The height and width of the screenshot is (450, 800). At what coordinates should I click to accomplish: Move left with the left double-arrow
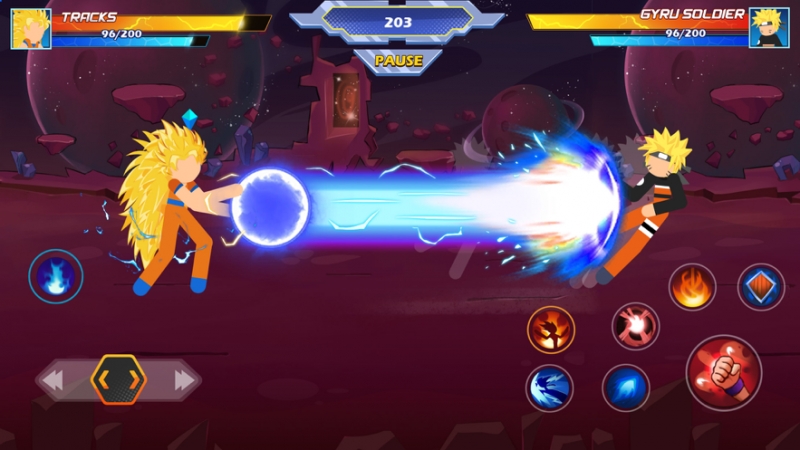[x=53, y=380]
